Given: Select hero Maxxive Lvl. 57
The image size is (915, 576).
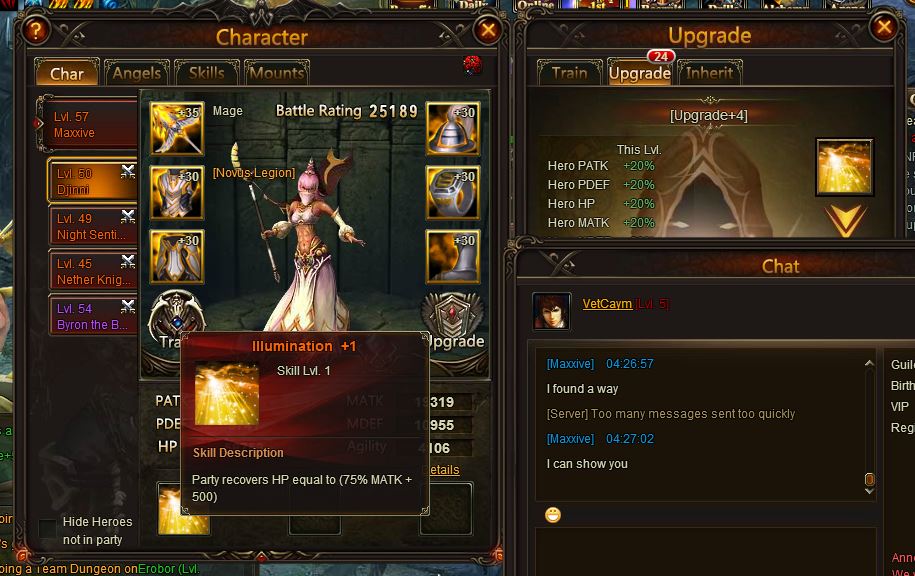Looking at the screenshot, I should [88, 125].
